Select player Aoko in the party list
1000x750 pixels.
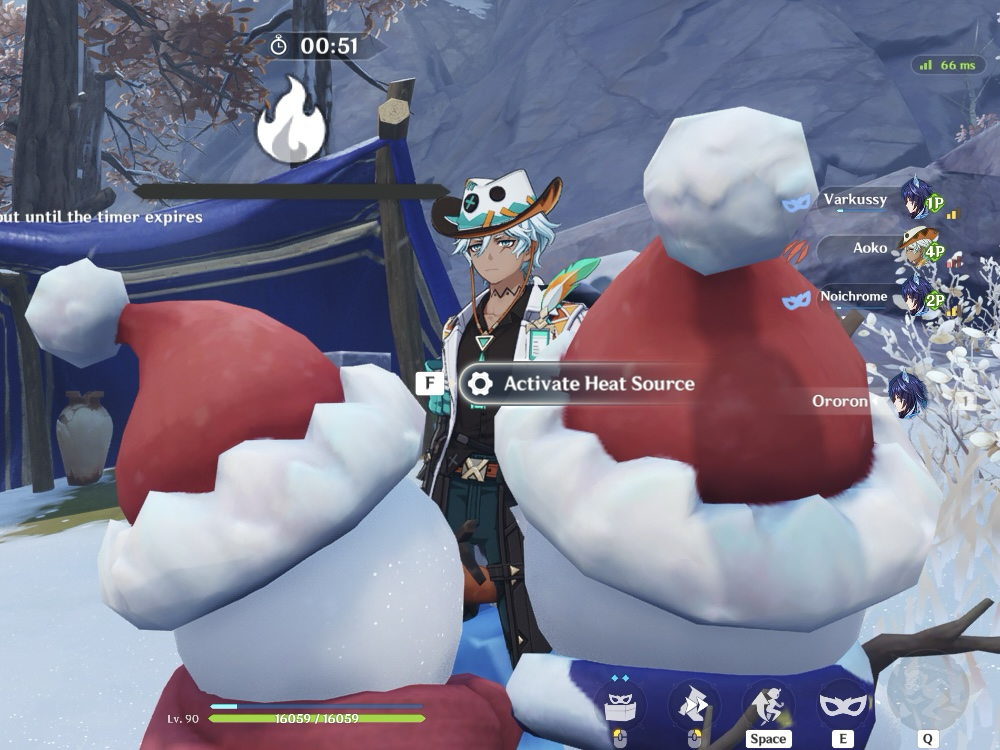pos(870,248)
